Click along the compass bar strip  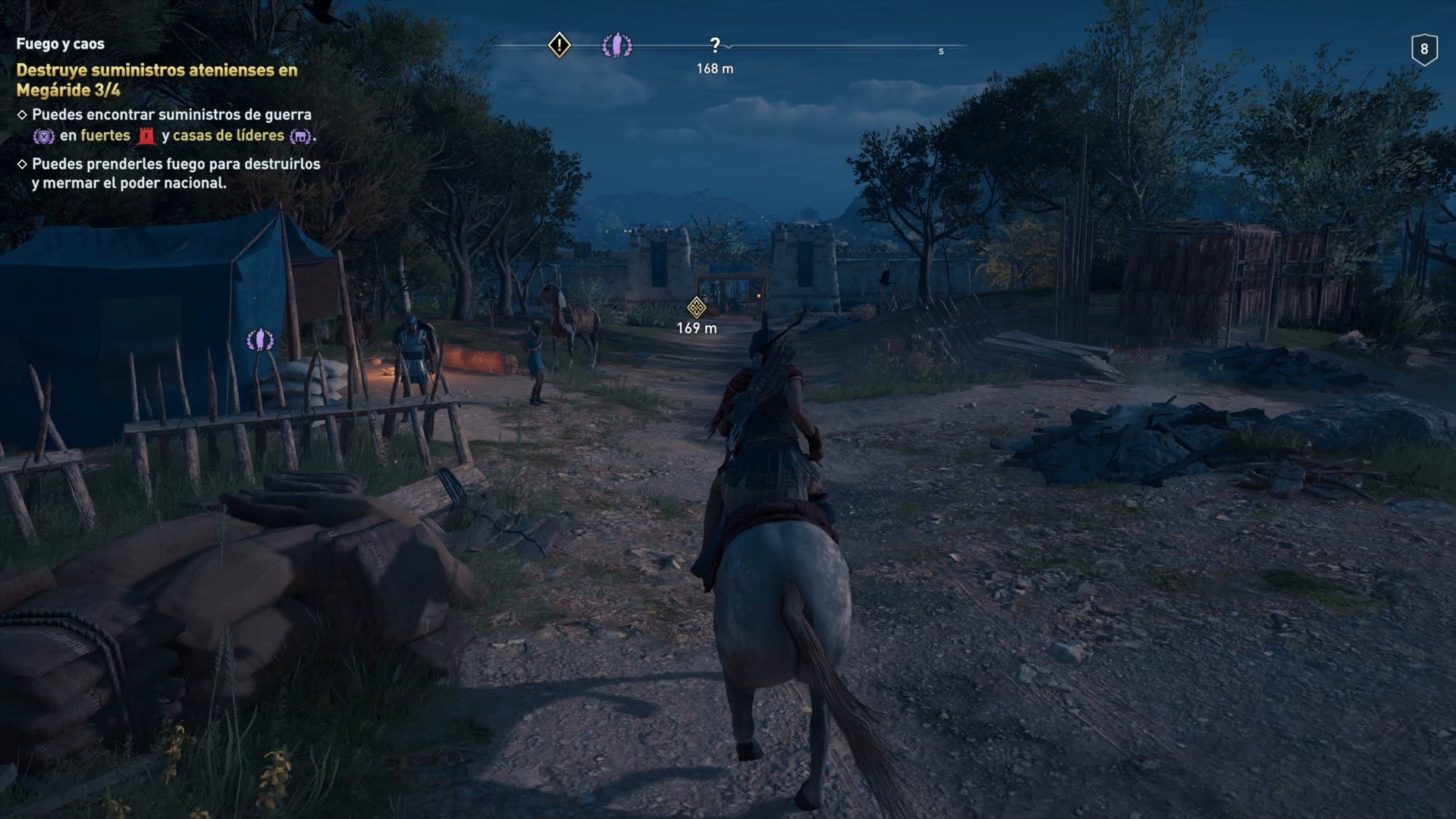pyautogui.click(x=834, y=47)
